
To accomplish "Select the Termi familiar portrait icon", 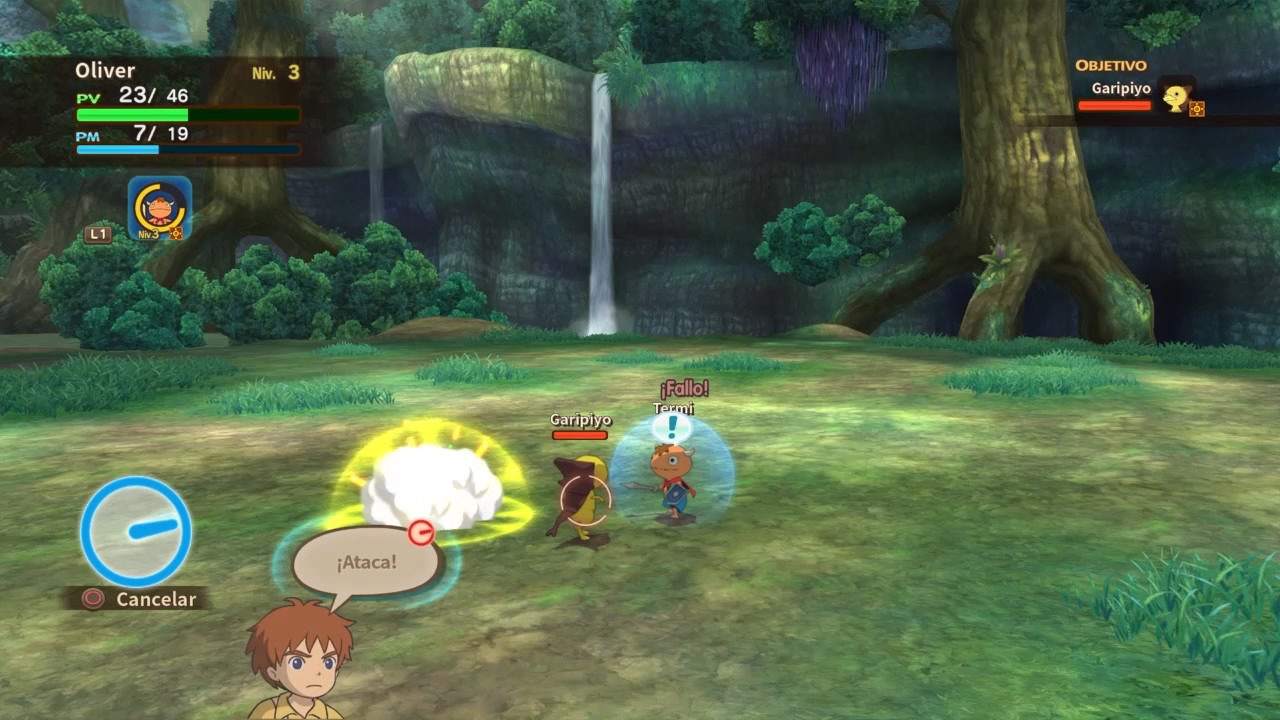I will [160, 208].
